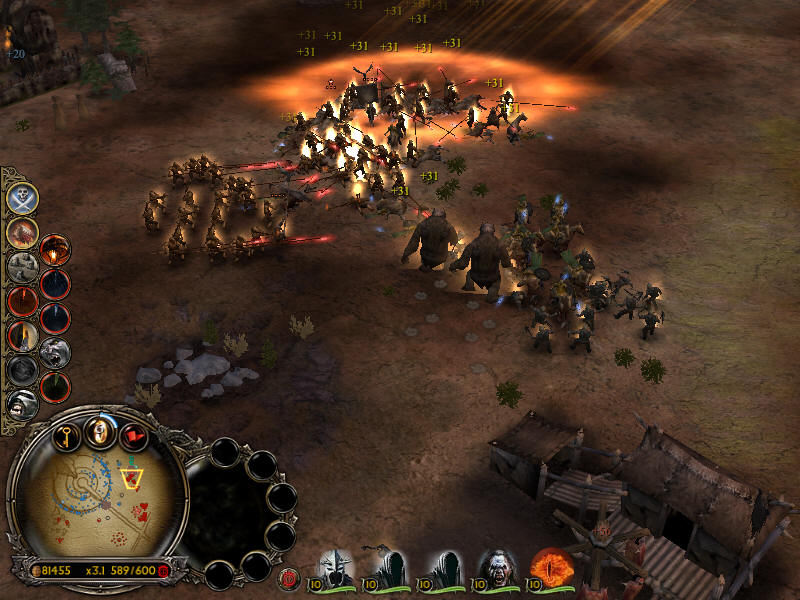Image resolution: width=800 pixels, height=600 pixels.
Task: Activate the fiery Balrog power icon
Action: [22, 232]
